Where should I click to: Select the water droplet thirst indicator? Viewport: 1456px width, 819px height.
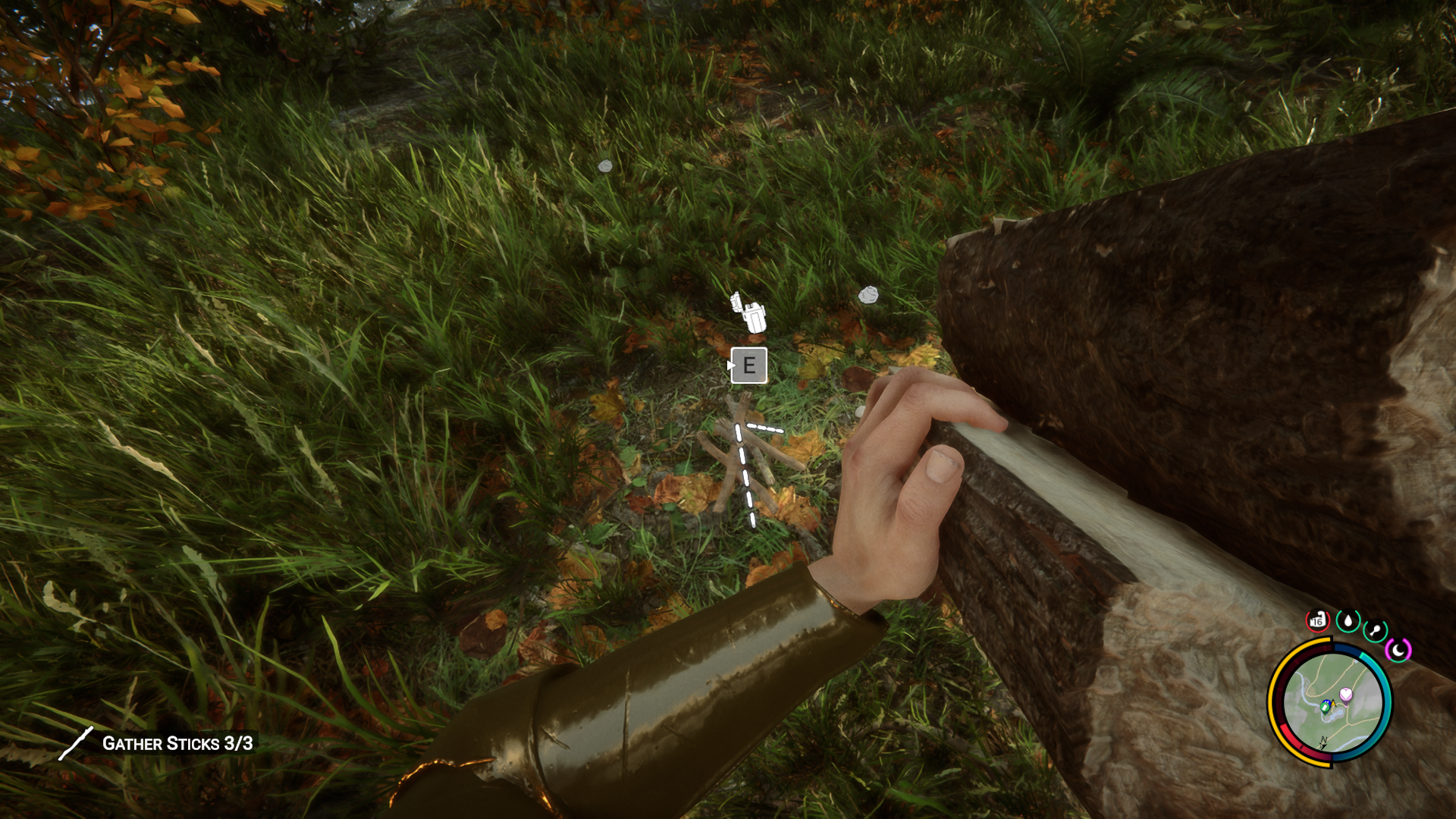(1348, 620)
